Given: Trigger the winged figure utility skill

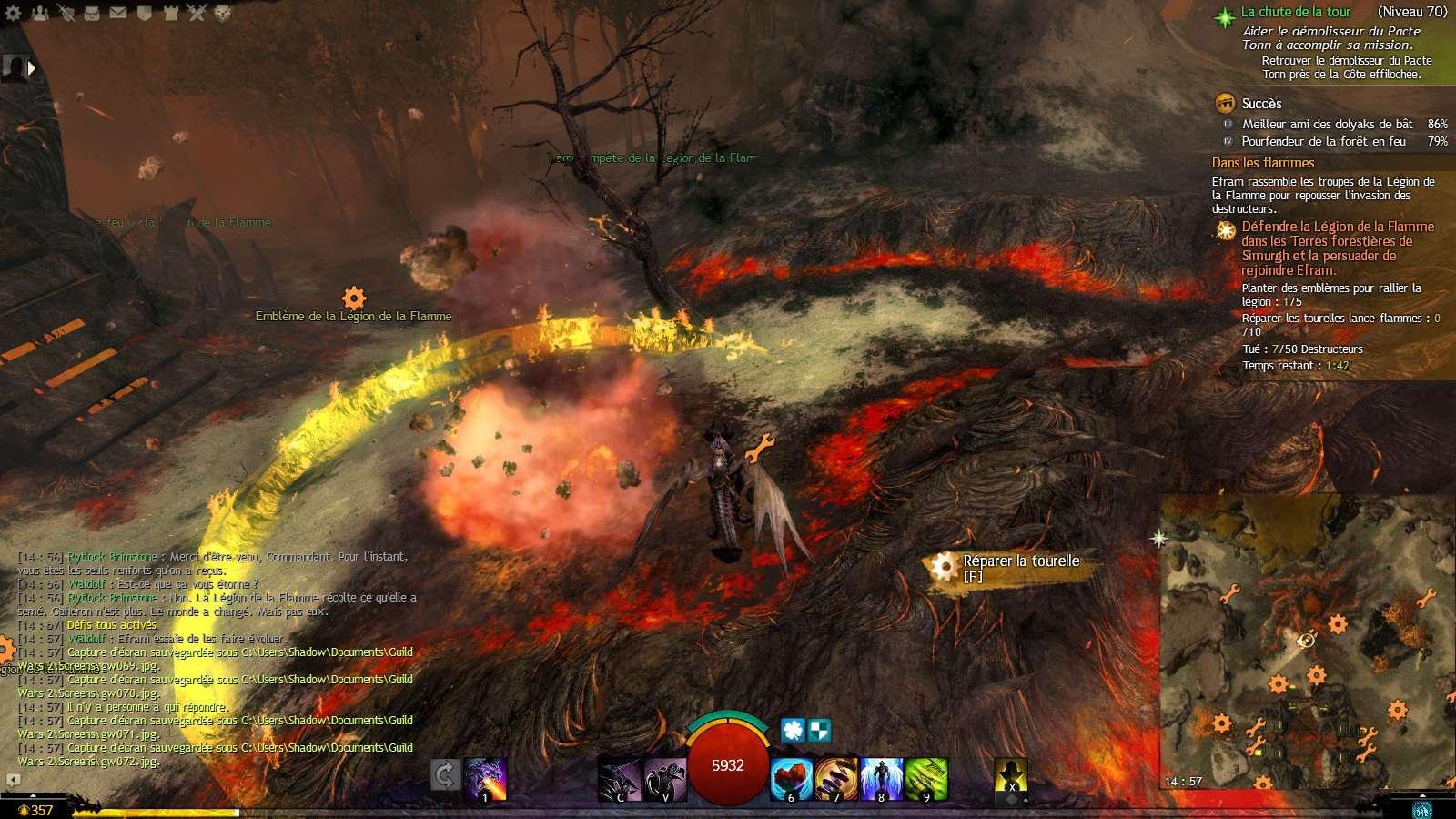Looking at the screenshot, I should tap(881, 779).
